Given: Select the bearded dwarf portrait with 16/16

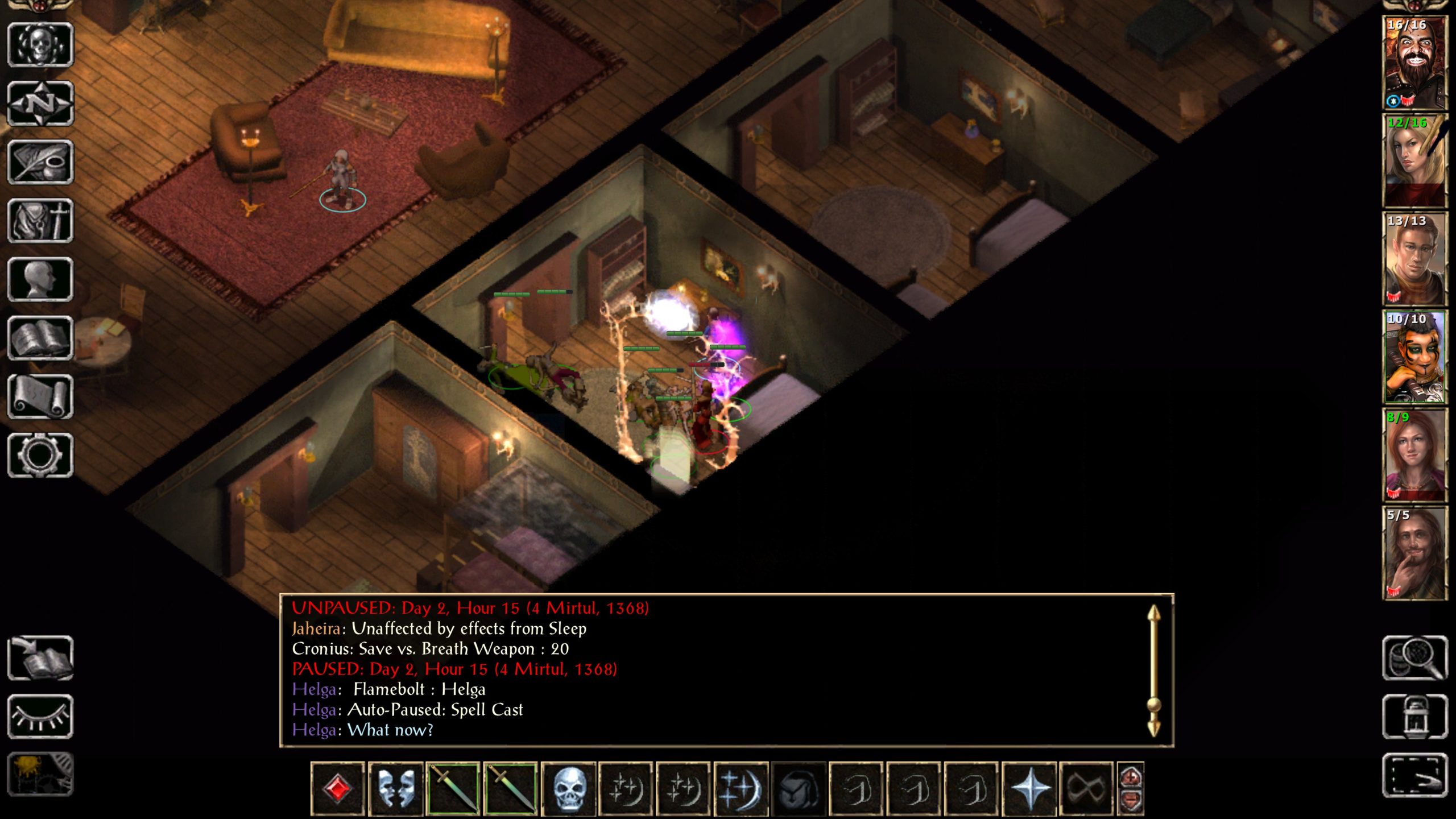Looking at the screenshot, I should coord(1414,63).
